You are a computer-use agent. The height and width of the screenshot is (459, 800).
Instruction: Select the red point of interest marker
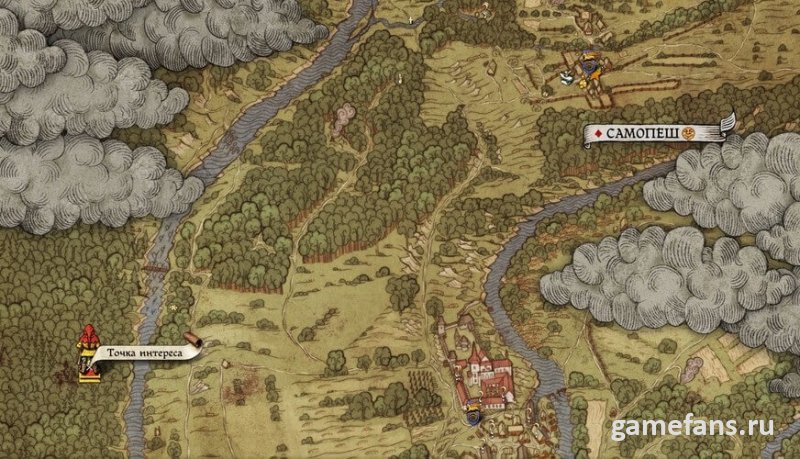pos(89,352)
